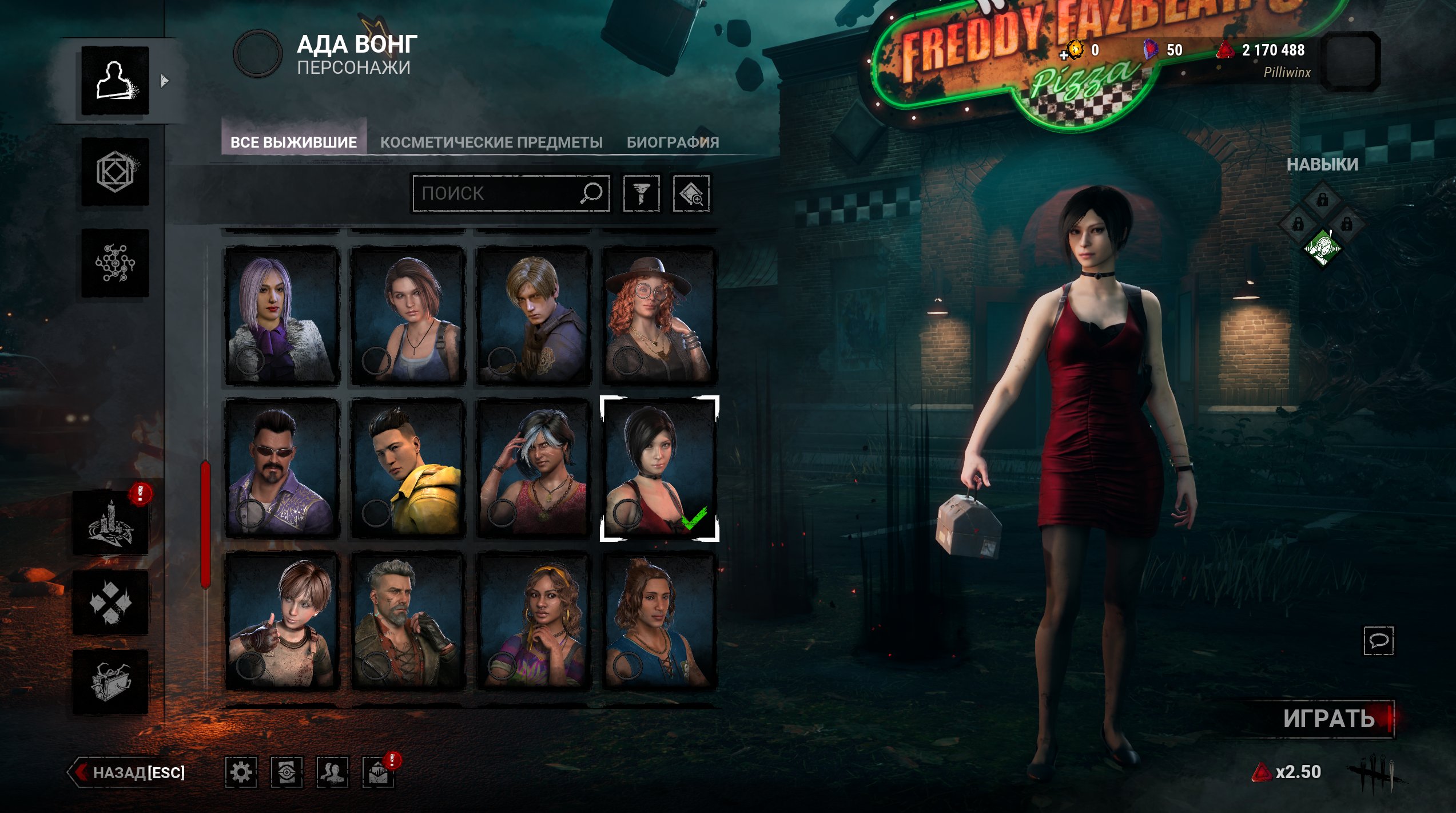Switch to the Косметические предметы tab
Viewport: 1456px width, 813px height.
tap(491, 142)
